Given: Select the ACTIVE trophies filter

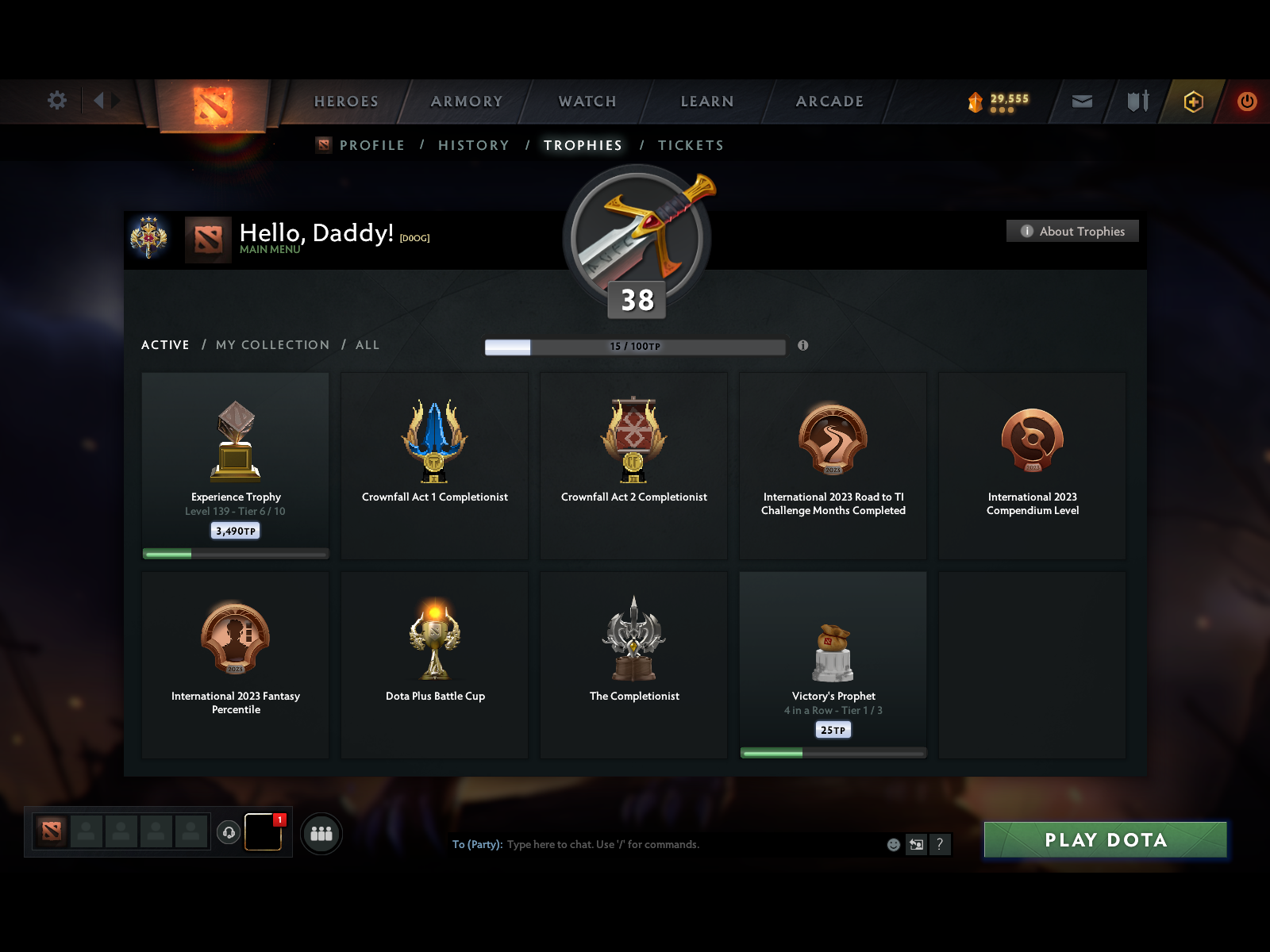Looking at the screenshot, I should point(165,345).
